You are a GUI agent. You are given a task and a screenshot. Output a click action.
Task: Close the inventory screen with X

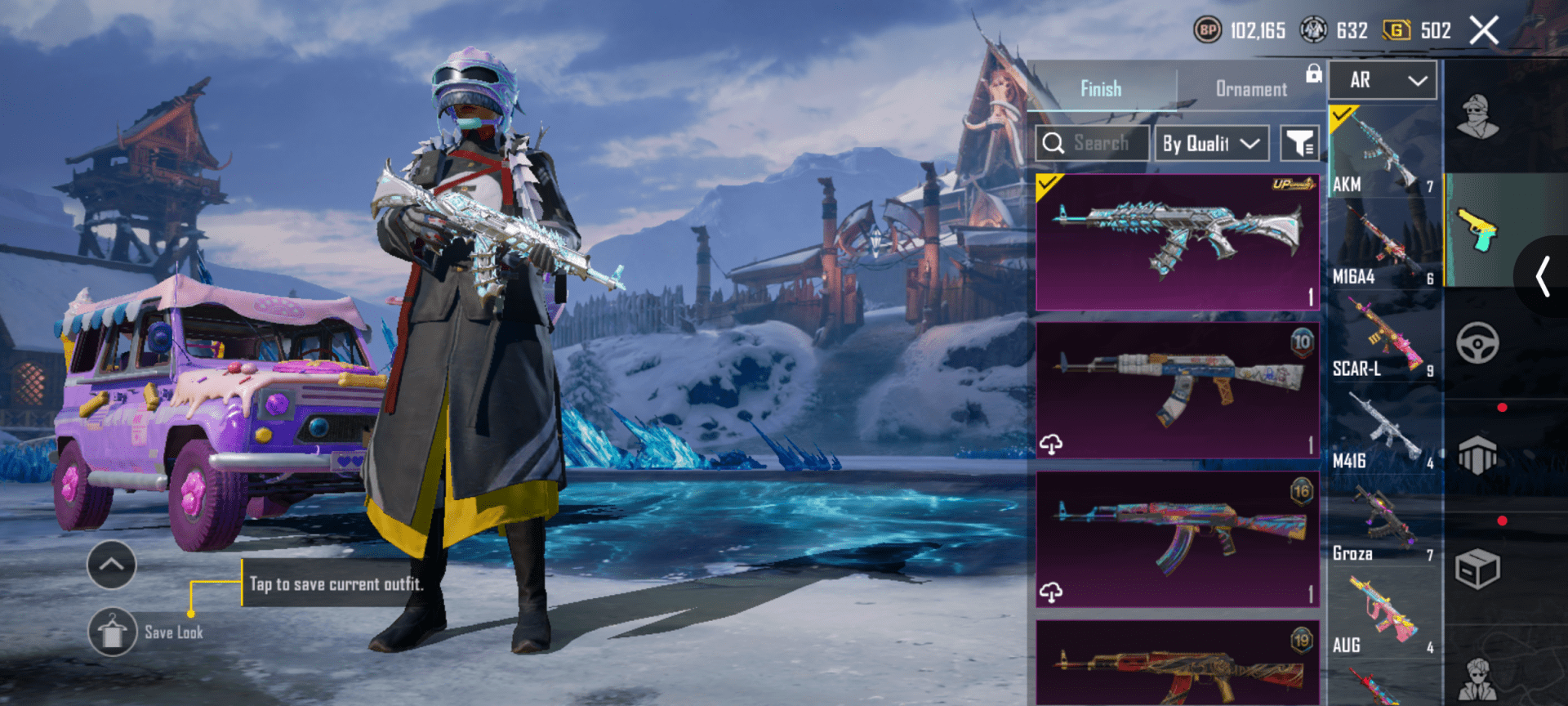[1483, 31]
